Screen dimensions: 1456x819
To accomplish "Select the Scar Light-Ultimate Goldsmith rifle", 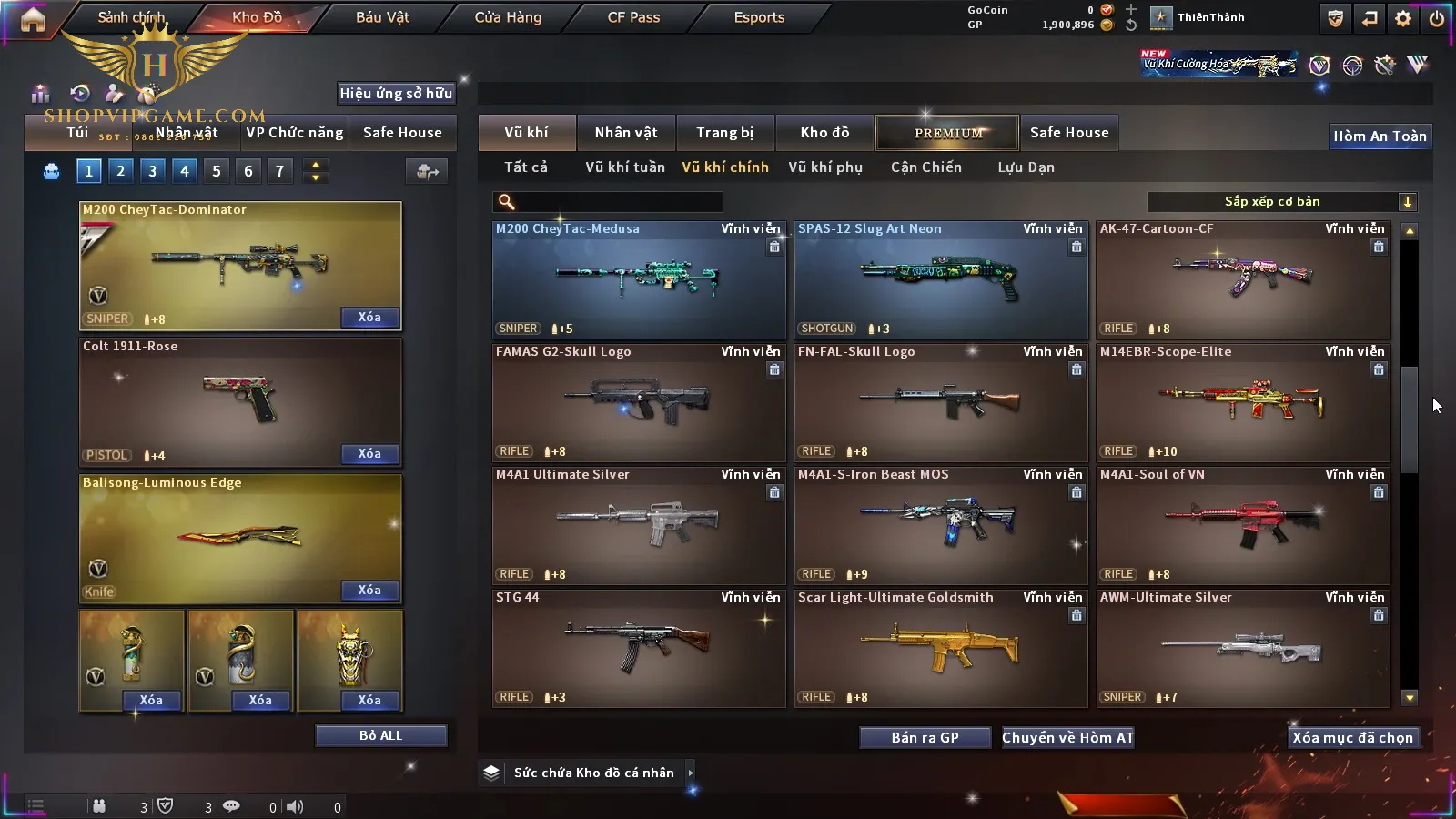I will (x=940, y=649).
